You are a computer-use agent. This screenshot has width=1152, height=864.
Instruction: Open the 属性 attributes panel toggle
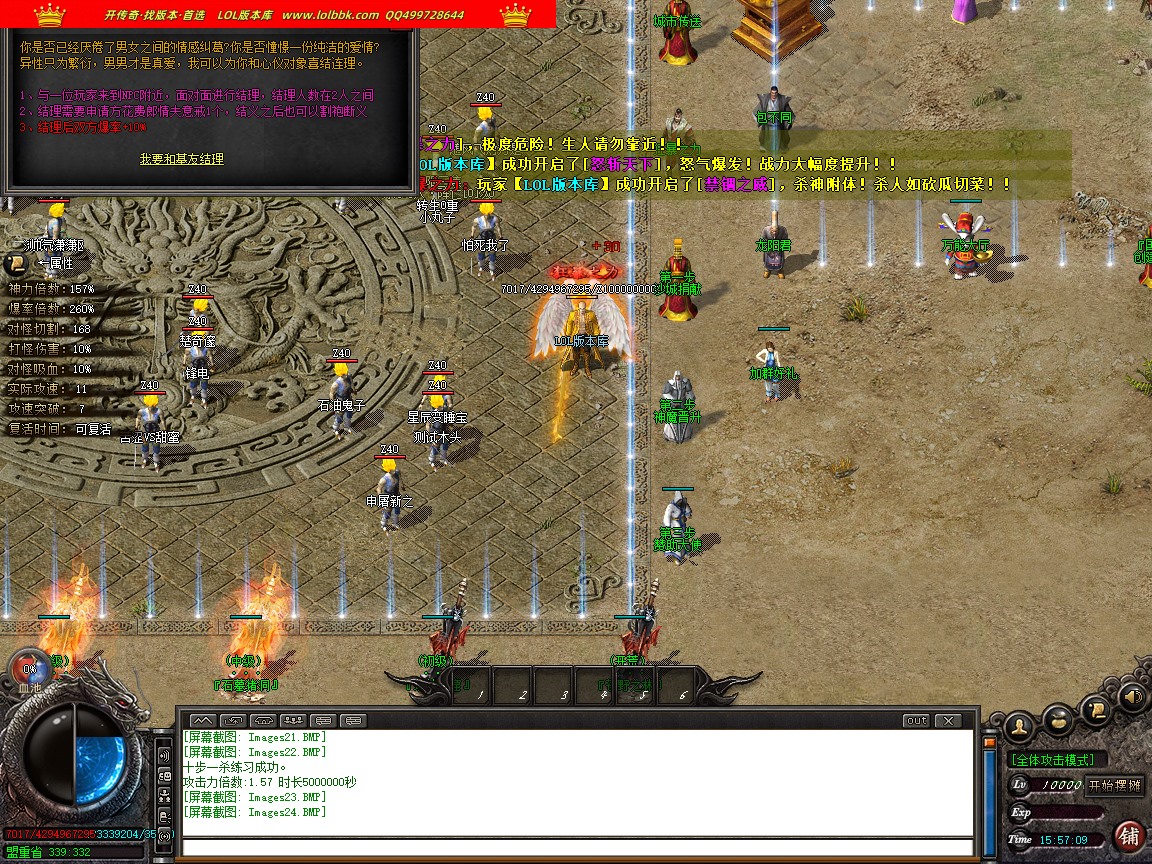click(16, 264)
